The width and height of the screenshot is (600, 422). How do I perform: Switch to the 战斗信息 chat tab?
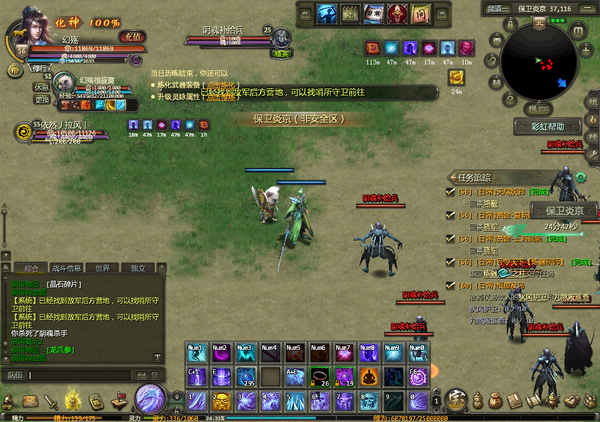coord(66,268)
